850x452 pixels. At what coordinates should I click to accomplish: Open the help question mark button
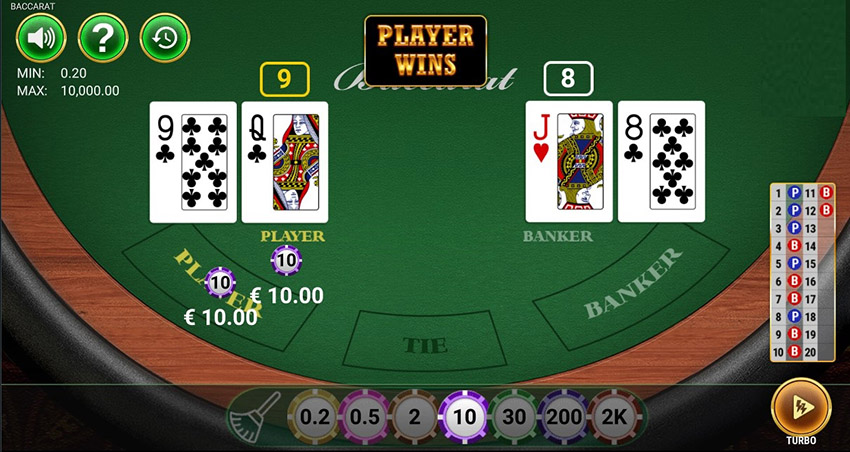click(x=103, y=39)
